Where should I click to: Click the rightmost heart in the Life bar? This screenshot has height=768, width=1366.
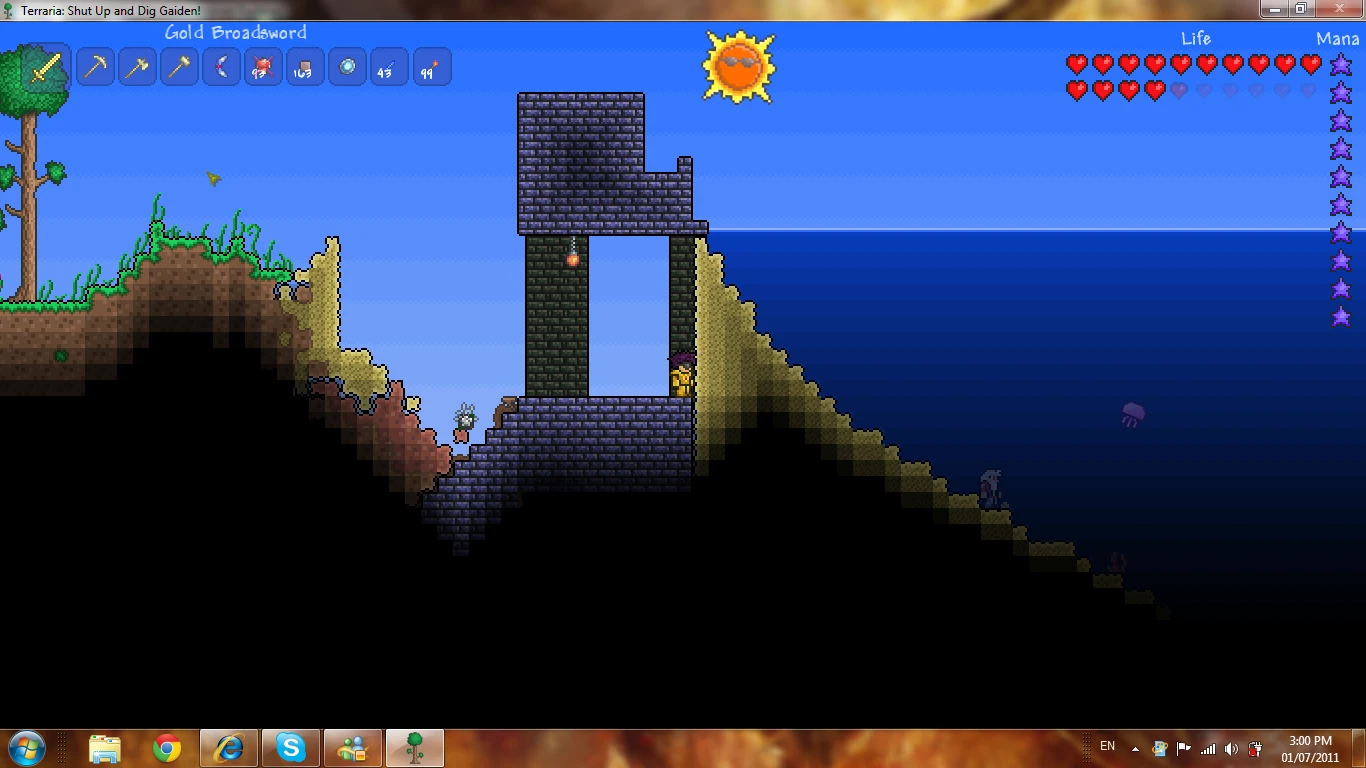(x=1312, y=64)
